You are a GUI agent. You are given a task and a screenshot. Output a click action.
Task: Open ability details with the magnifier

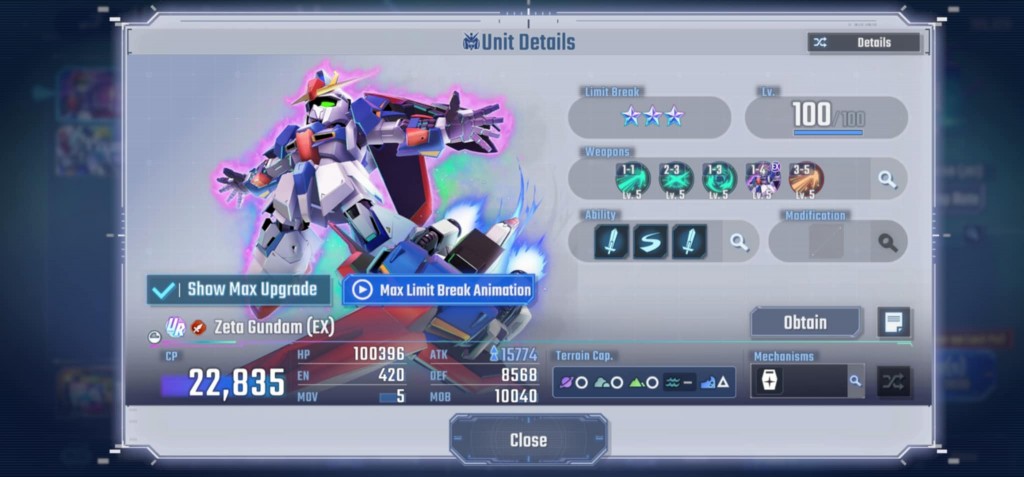pyautogui.click(x=739, y=241)
